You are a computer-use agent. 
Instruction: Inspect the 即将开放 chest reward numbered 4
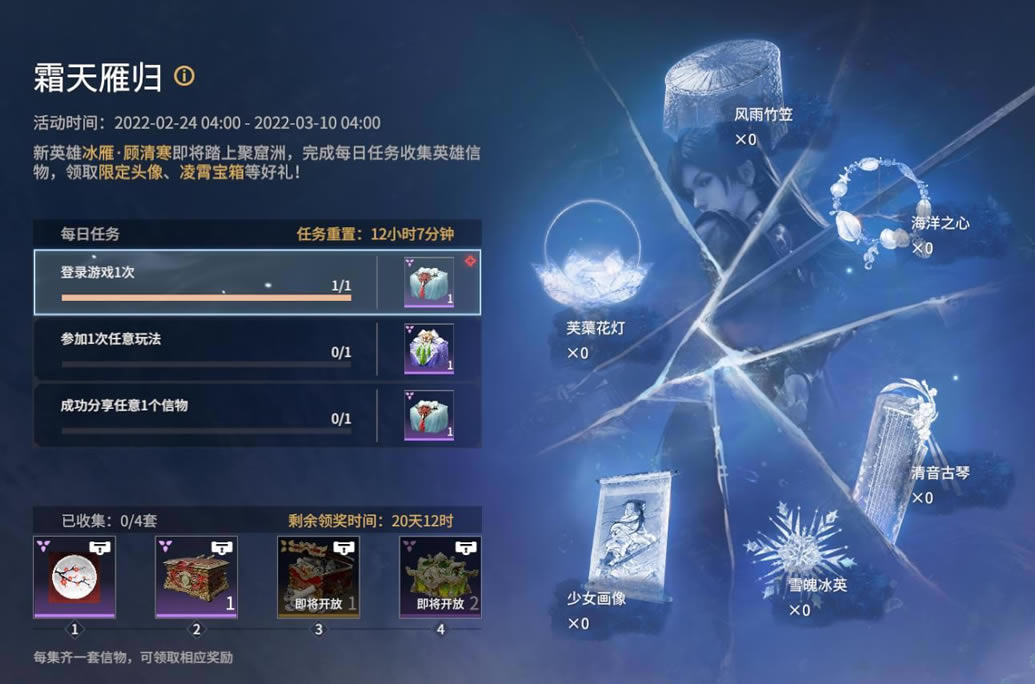(x=440, y=577)
